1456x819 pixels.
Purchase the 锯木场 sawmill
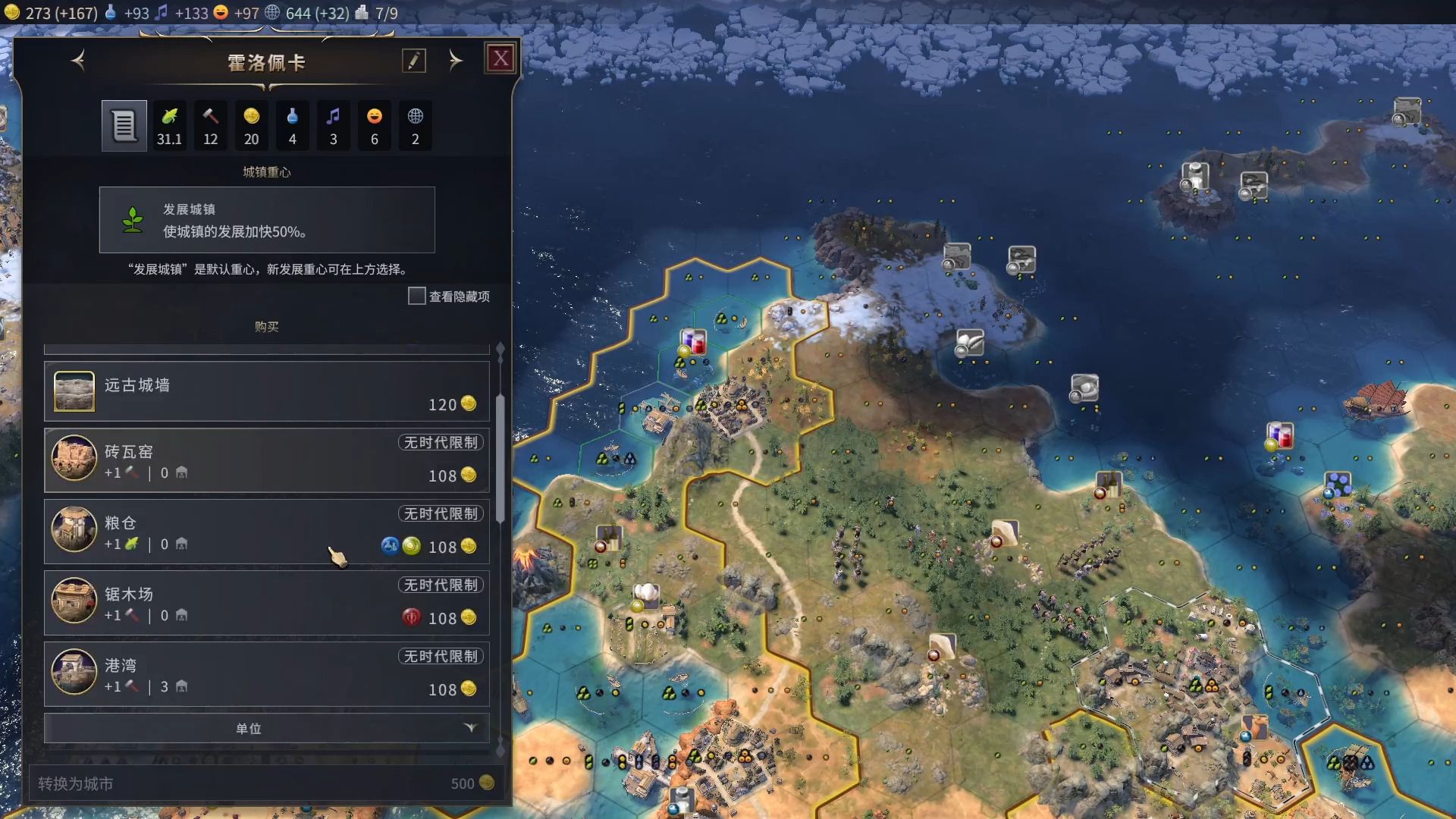coord(267,603)
